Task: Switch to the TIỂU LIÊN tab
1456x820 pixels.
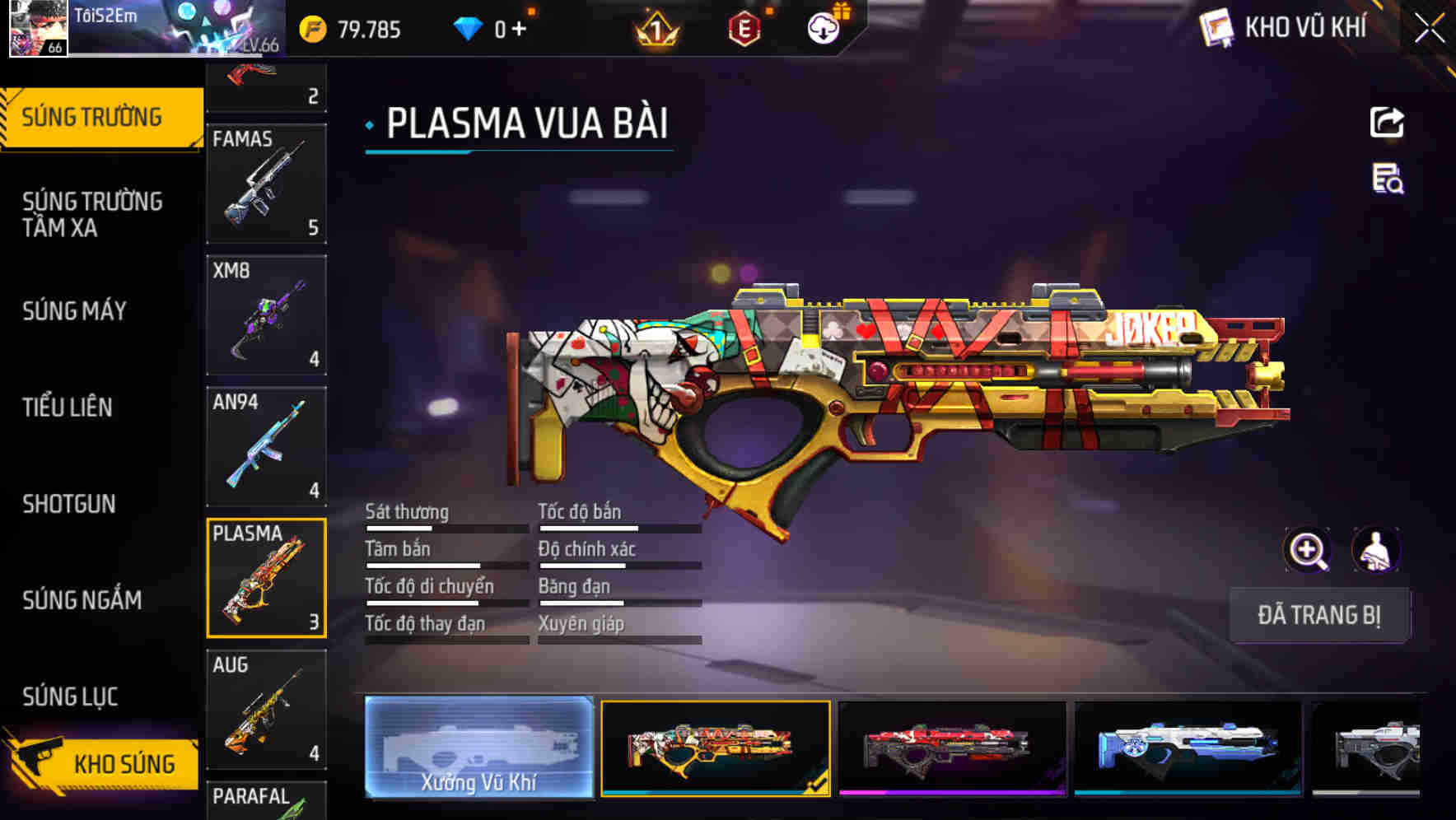Action: (69, 408)
